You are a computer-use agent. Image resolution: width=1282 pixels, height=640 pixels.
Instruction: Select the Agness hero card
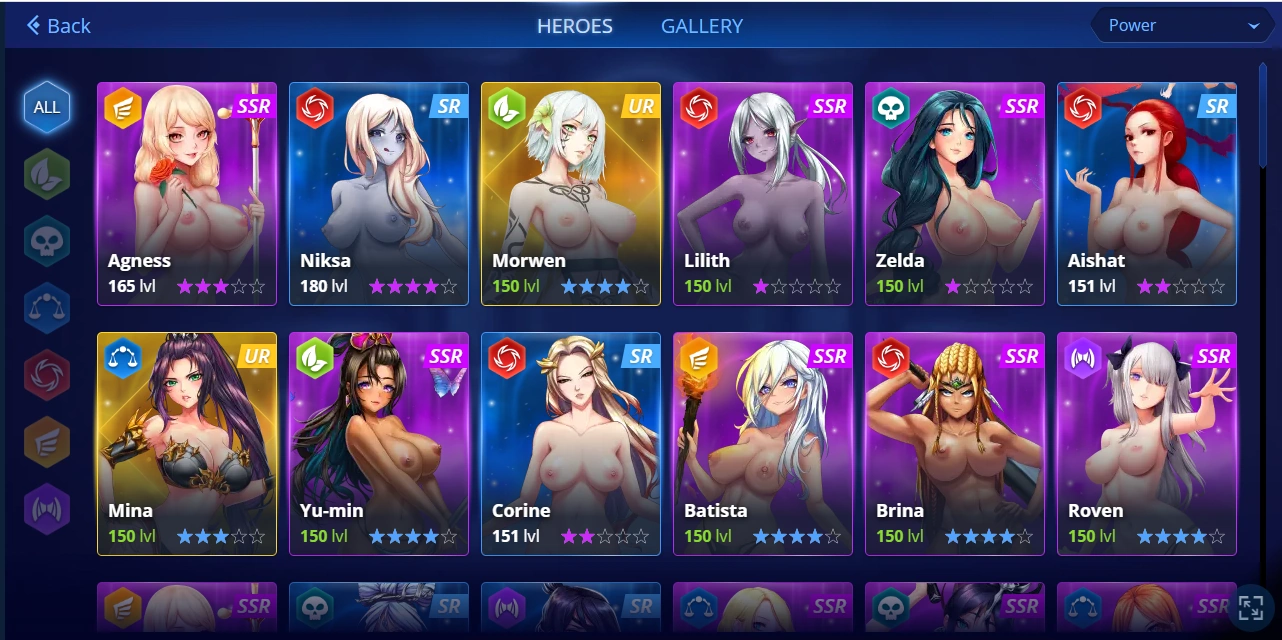coord(187,194)
